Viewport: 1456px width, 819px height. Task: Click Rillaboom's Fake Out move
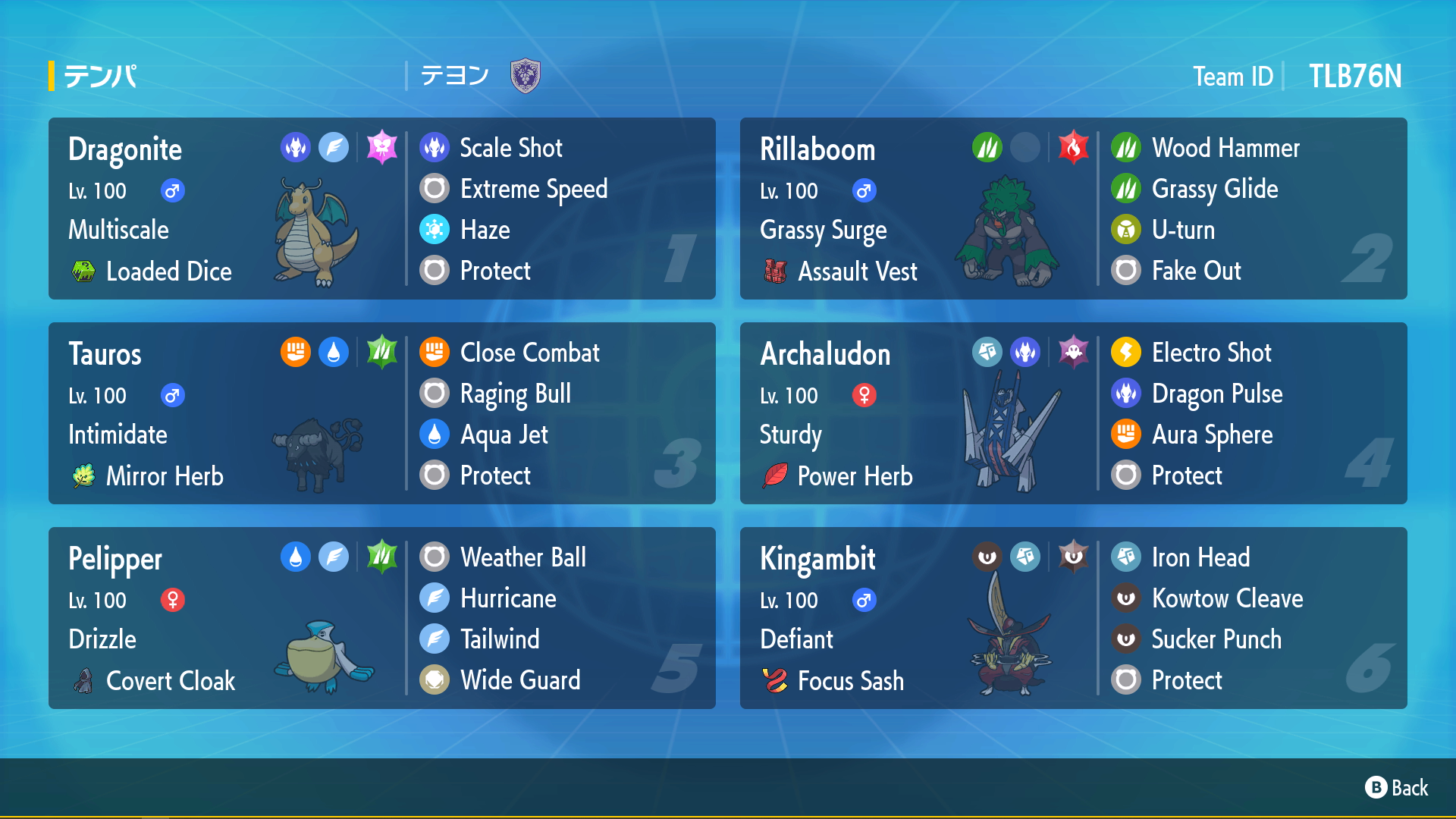(1195, 271)
